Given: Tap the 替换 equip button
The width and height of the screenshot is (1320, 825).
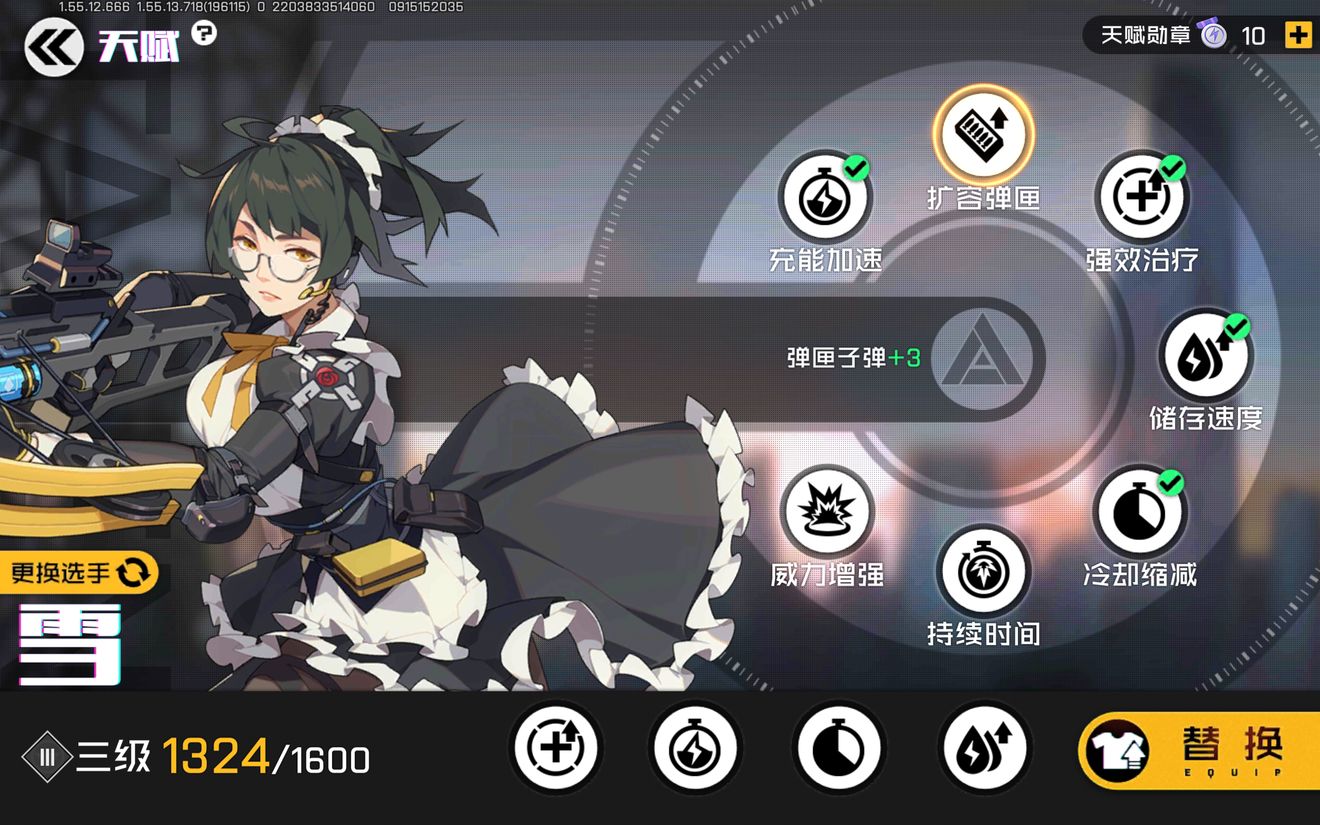Looking at the screenshot, I should pyautogui.click(x=1198, y=750).
